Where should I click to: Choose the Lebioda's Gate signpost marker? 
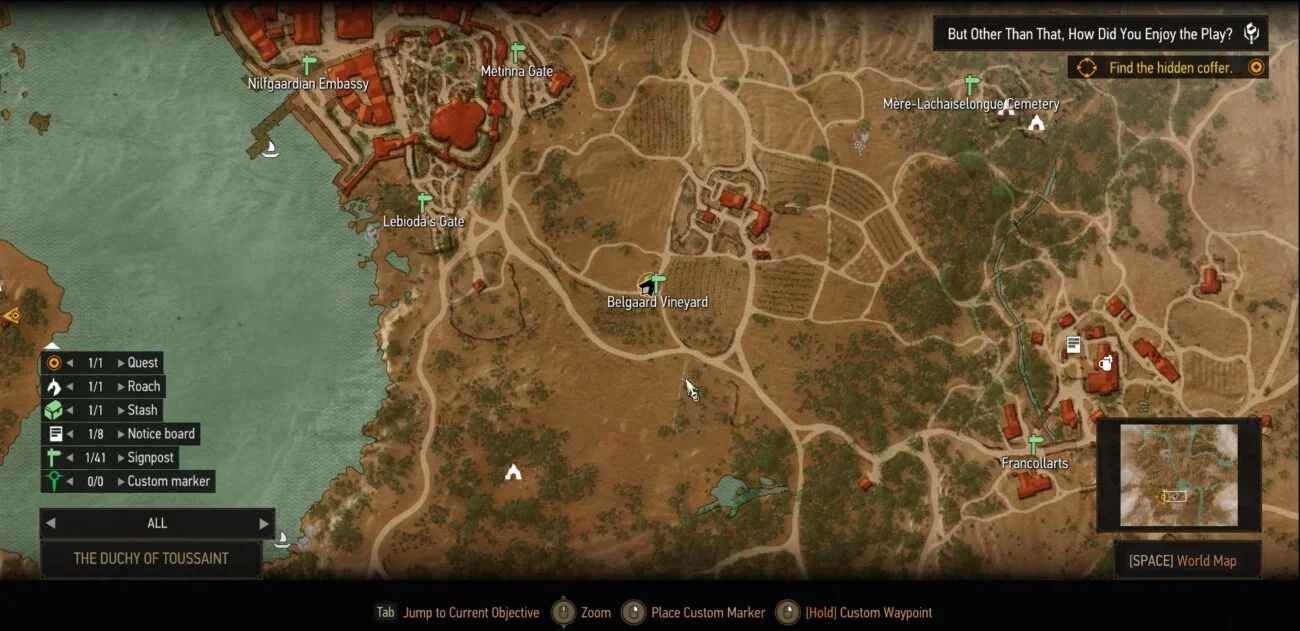click(425, 202)
